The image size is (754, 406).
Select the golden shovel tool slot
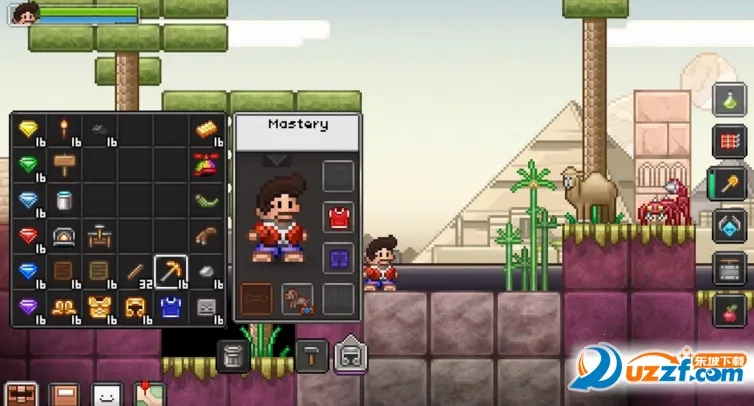click(x=729, y=185)
